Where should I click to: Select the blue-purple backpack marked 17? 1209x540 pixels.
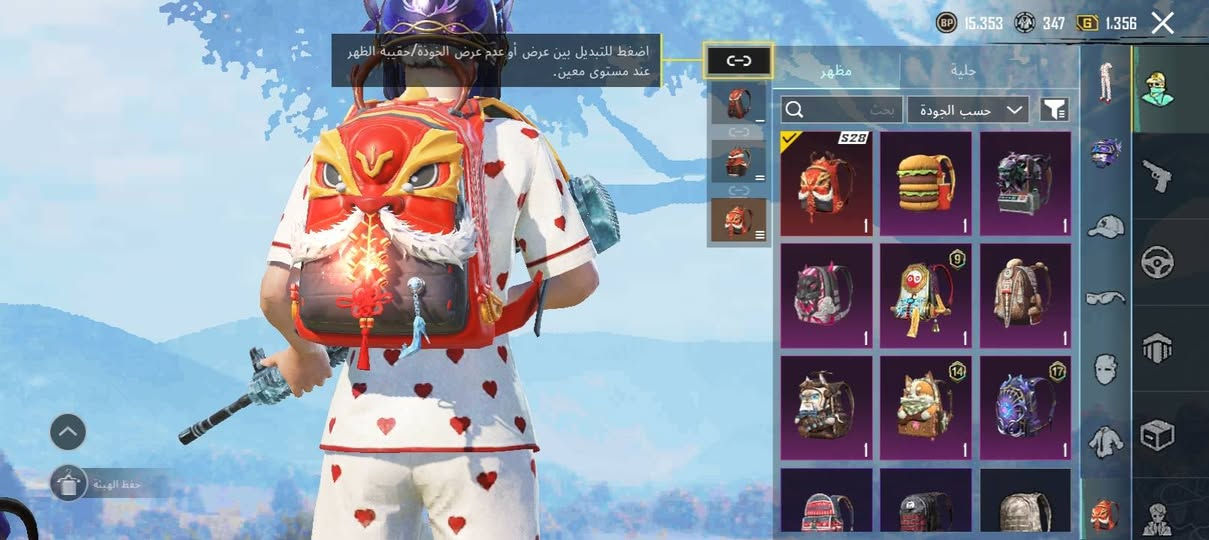(1025, 408)
